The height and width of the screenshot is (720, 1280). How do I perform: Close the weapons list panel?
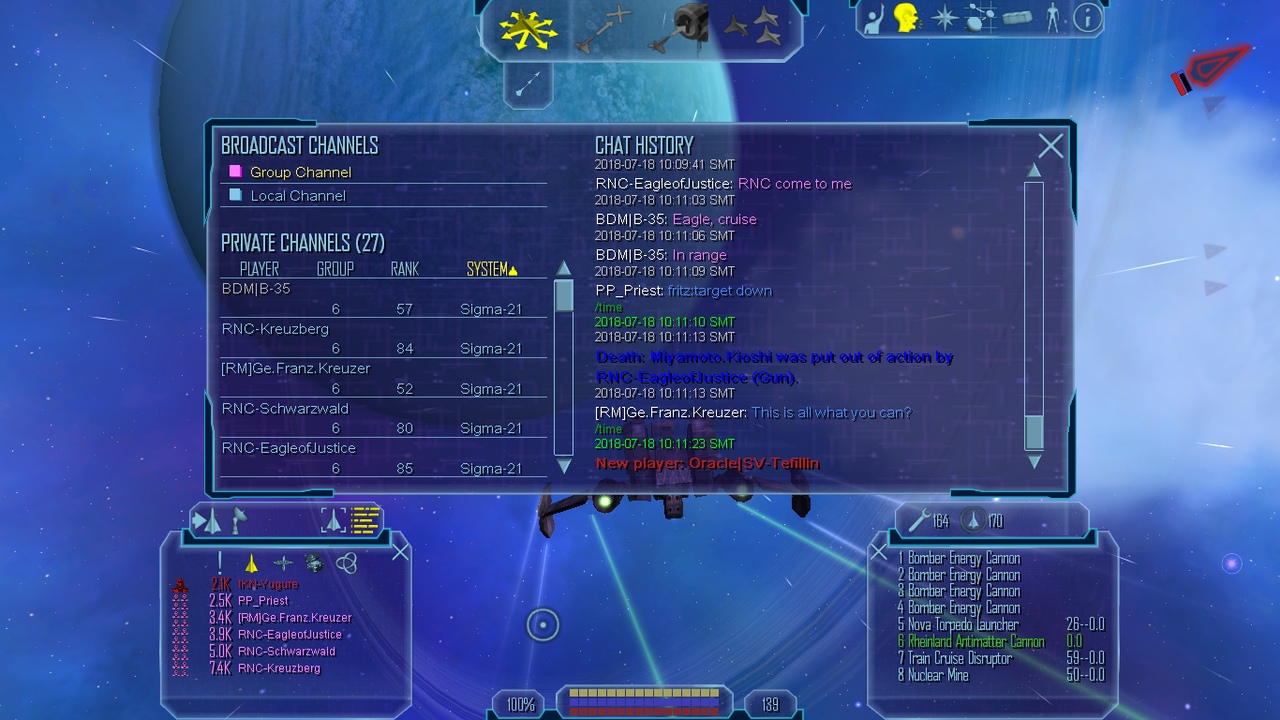click(x=878, y=552)
